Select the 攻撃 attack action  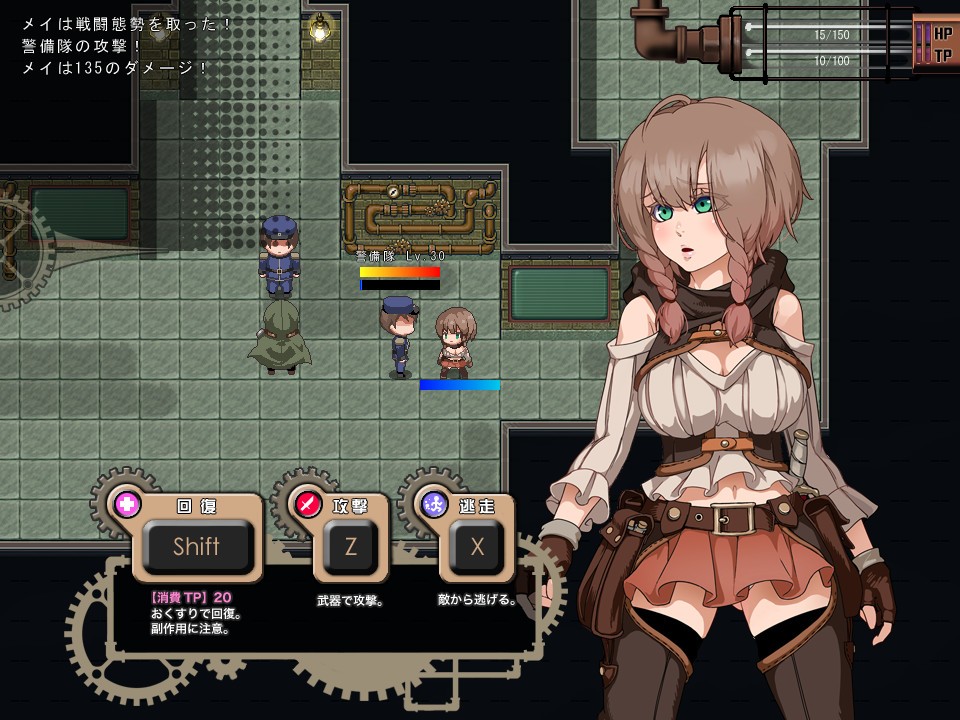click(351, 547)
